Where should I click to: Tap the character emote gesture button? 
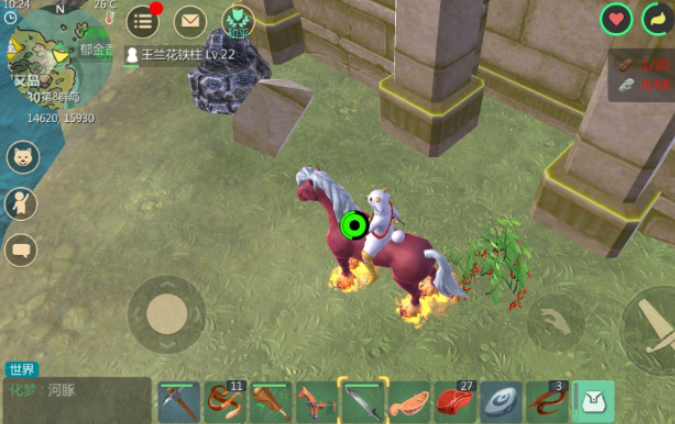(x=21, y=203)
